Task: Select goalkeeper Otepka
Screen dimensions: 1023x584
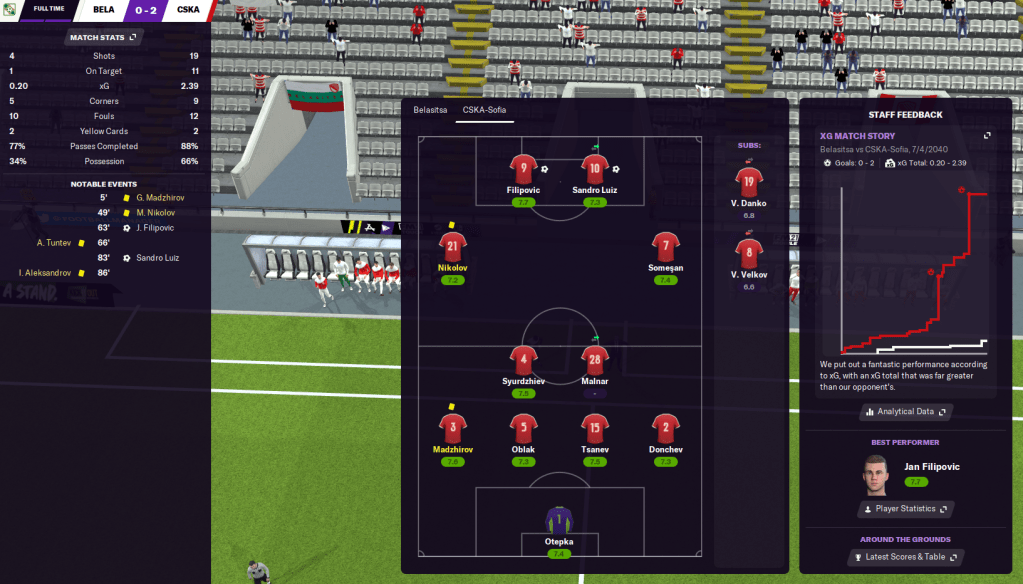Action: click(x=558, y=519)
